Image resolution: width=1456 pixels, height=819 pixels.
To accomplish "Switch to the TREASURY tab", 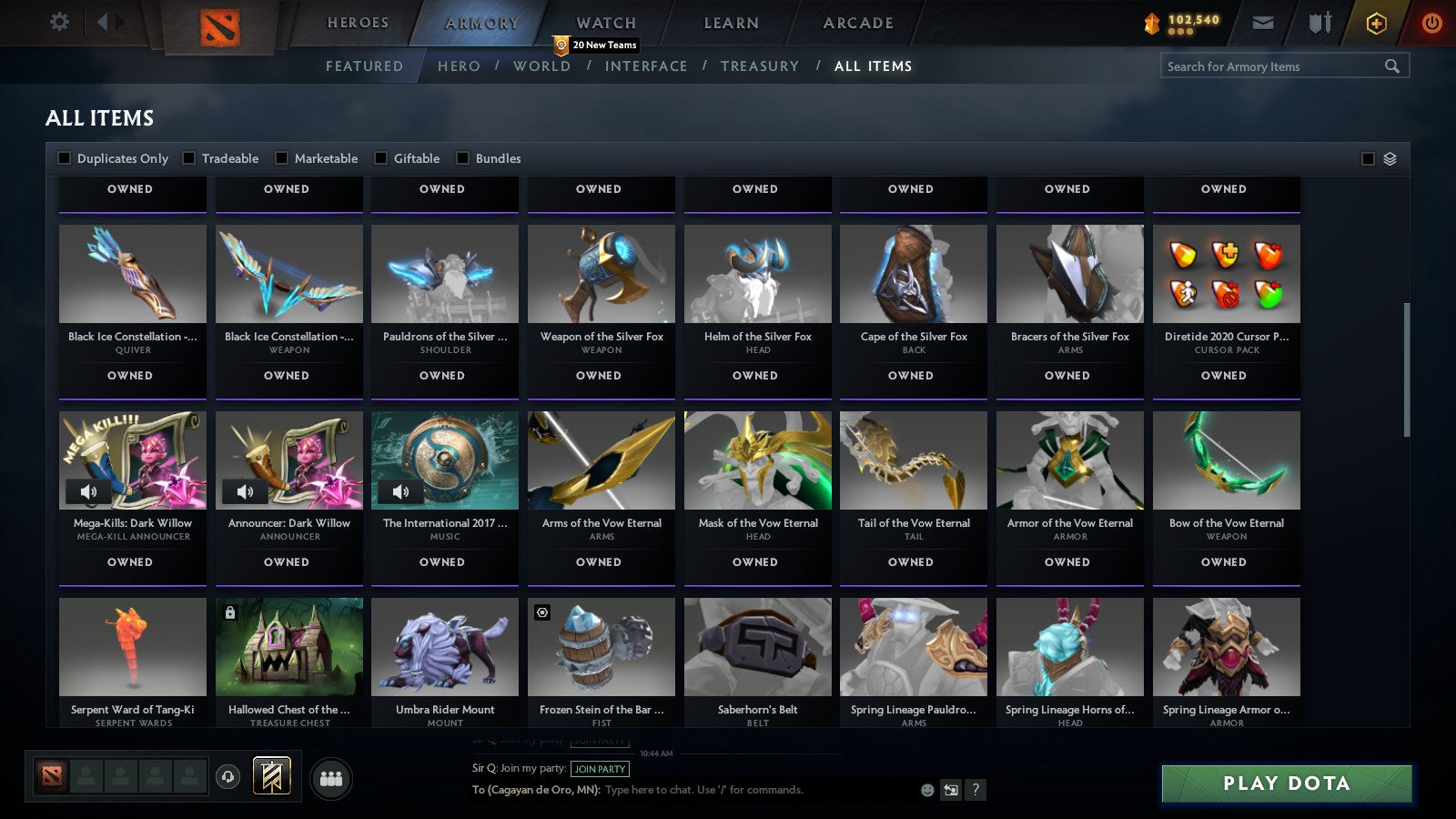I will [x=761, y=66].
